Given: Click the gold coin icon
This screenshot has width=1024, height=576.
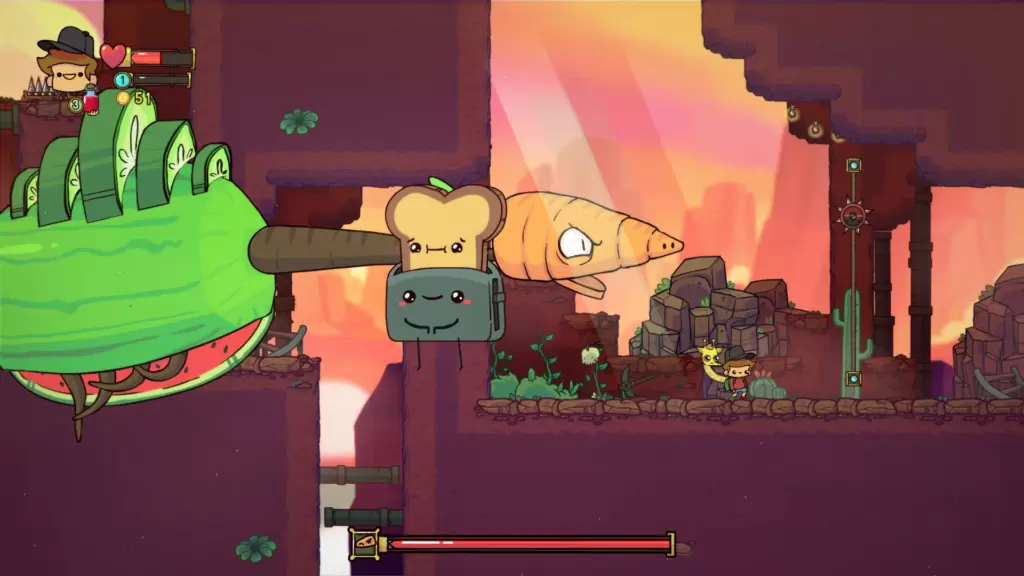Looking at the screenshot, I should pos(123,98).
